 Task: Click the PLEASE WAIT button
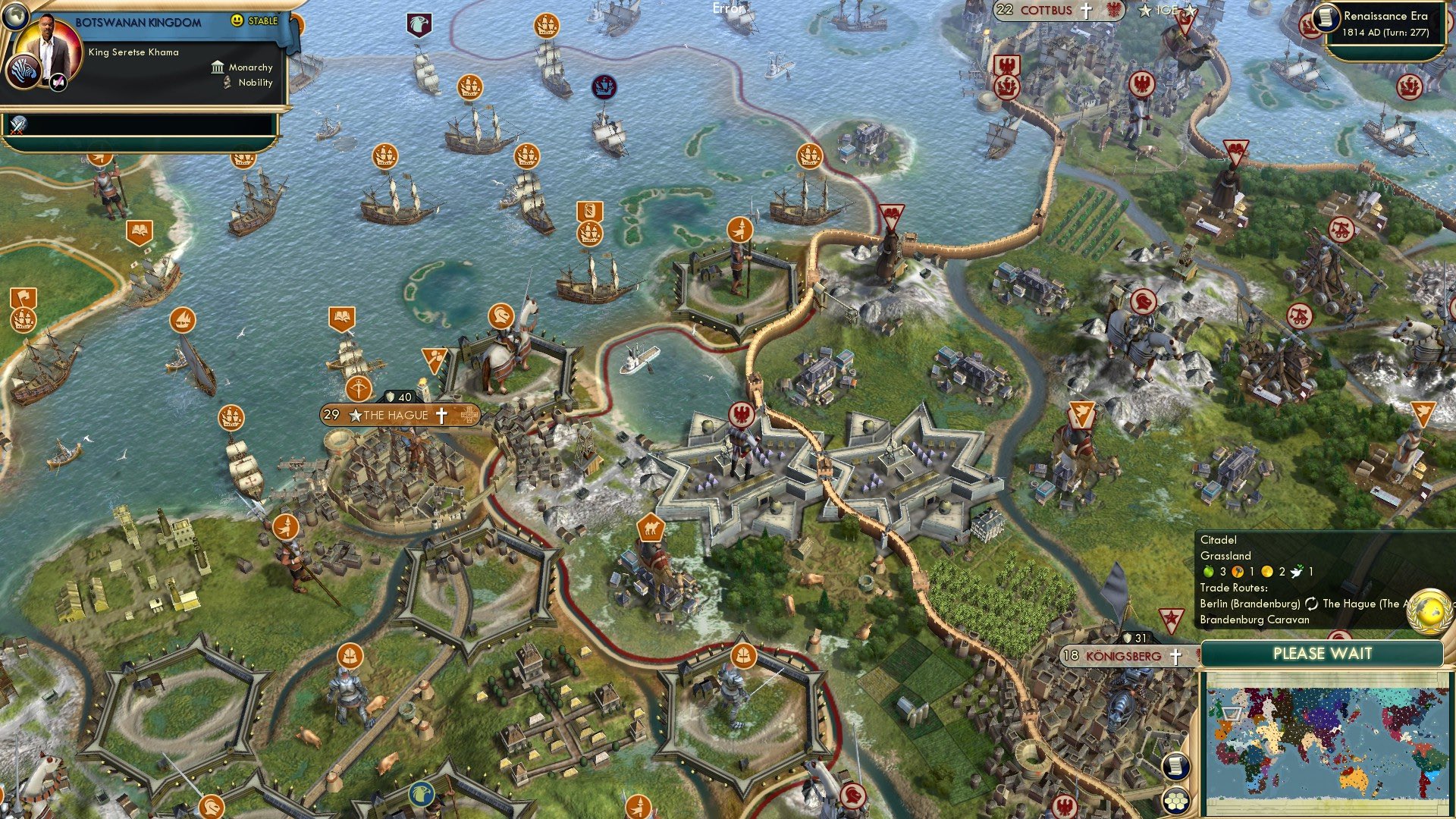point(1324,653)
